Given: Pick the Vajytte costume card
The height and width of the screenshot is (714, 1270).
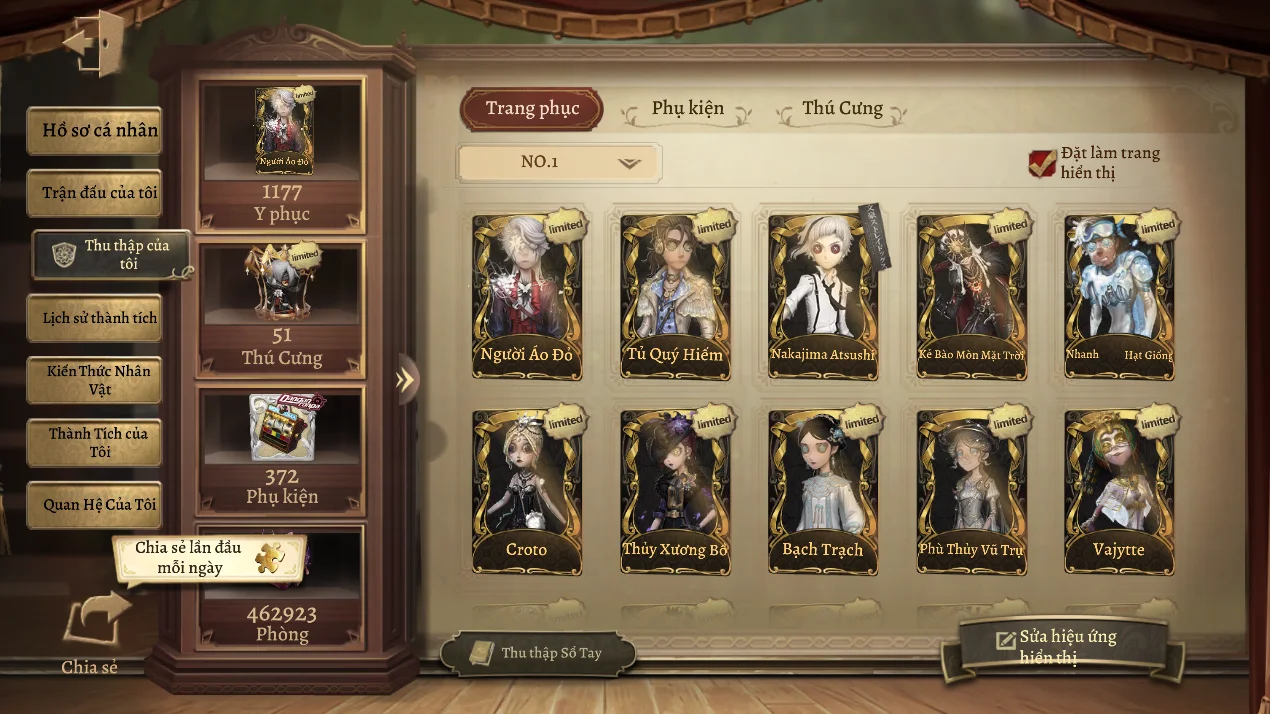Looking at the screenshot, I should coord(1119,491).
